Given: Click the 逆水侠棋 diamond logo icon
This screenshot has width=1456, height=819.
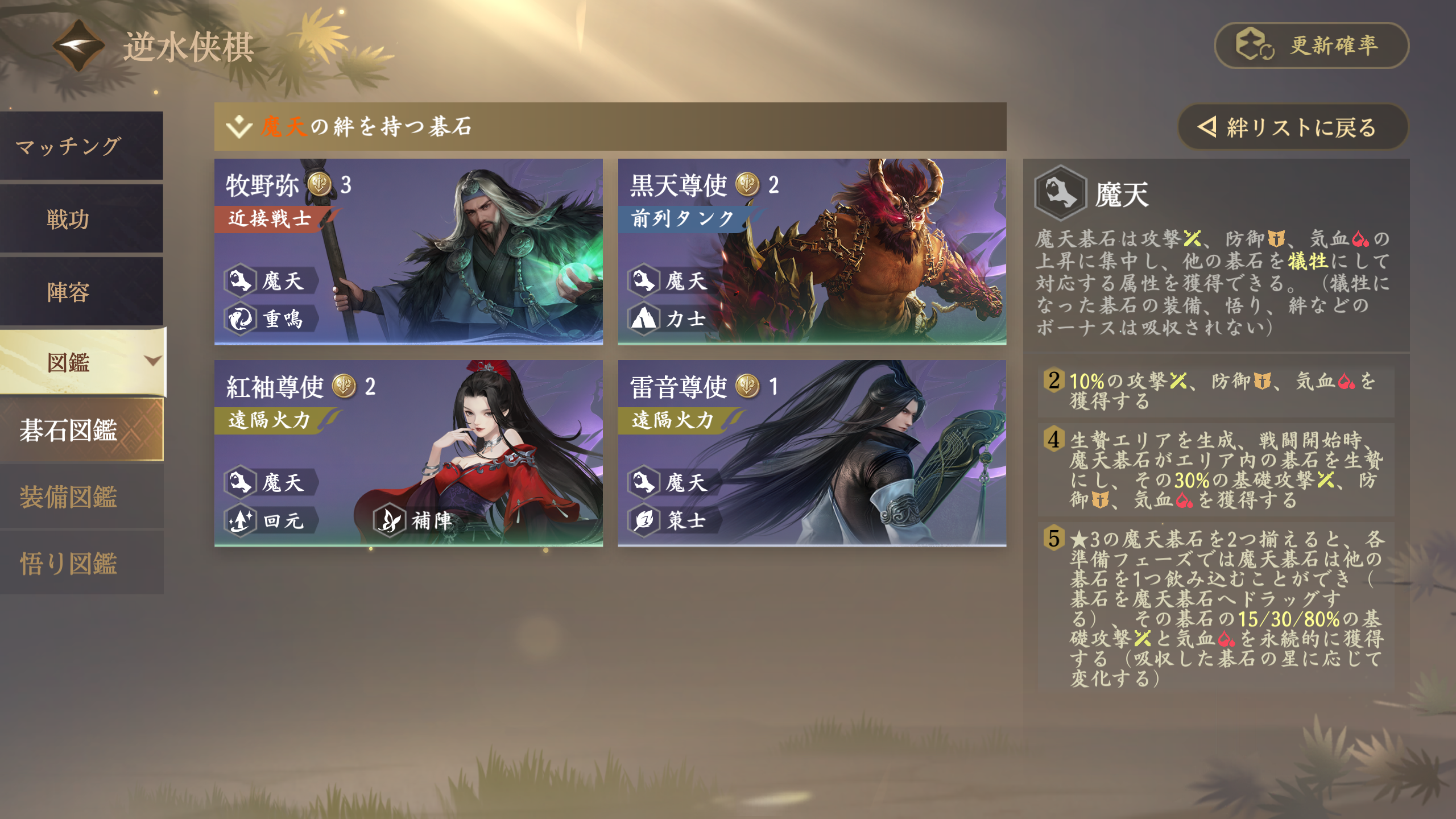Looking at the screenshot, I should tap(78, 45).
